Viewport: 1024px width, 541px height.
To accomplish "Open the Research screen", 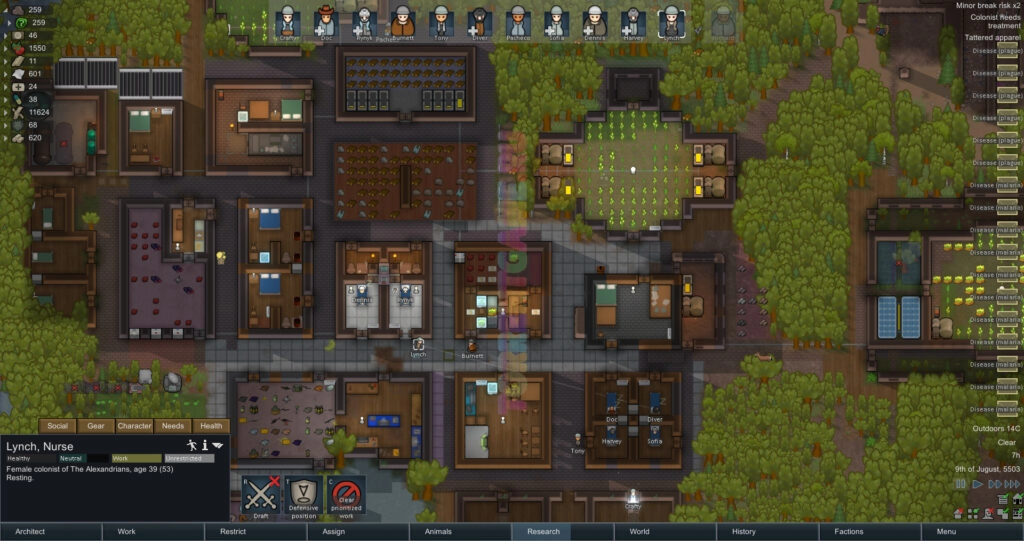I will coord(543,532).
